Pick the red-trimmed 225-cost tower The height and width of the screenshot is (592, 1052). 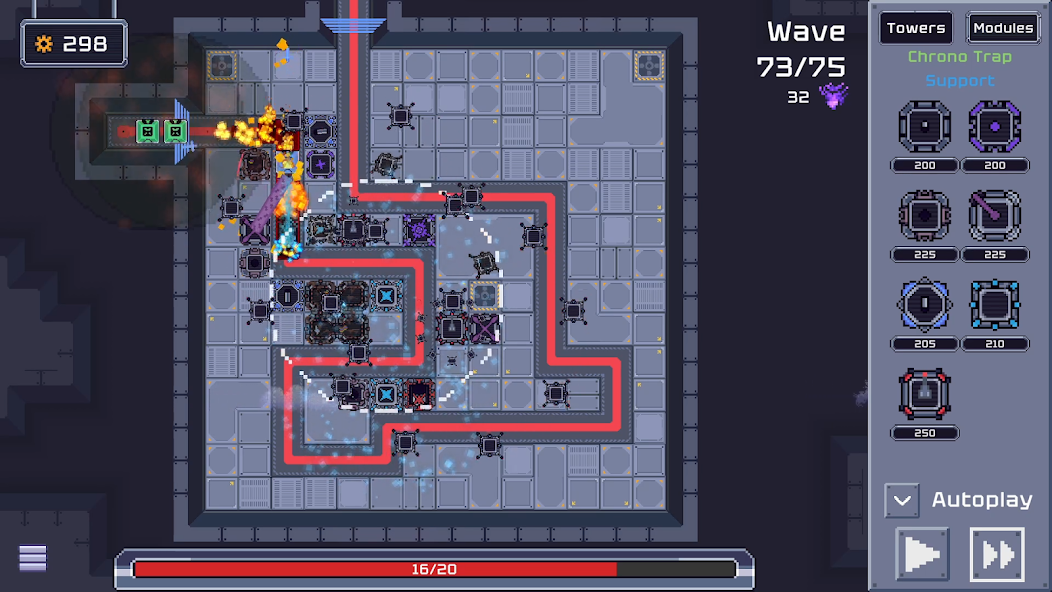point(924,215)
